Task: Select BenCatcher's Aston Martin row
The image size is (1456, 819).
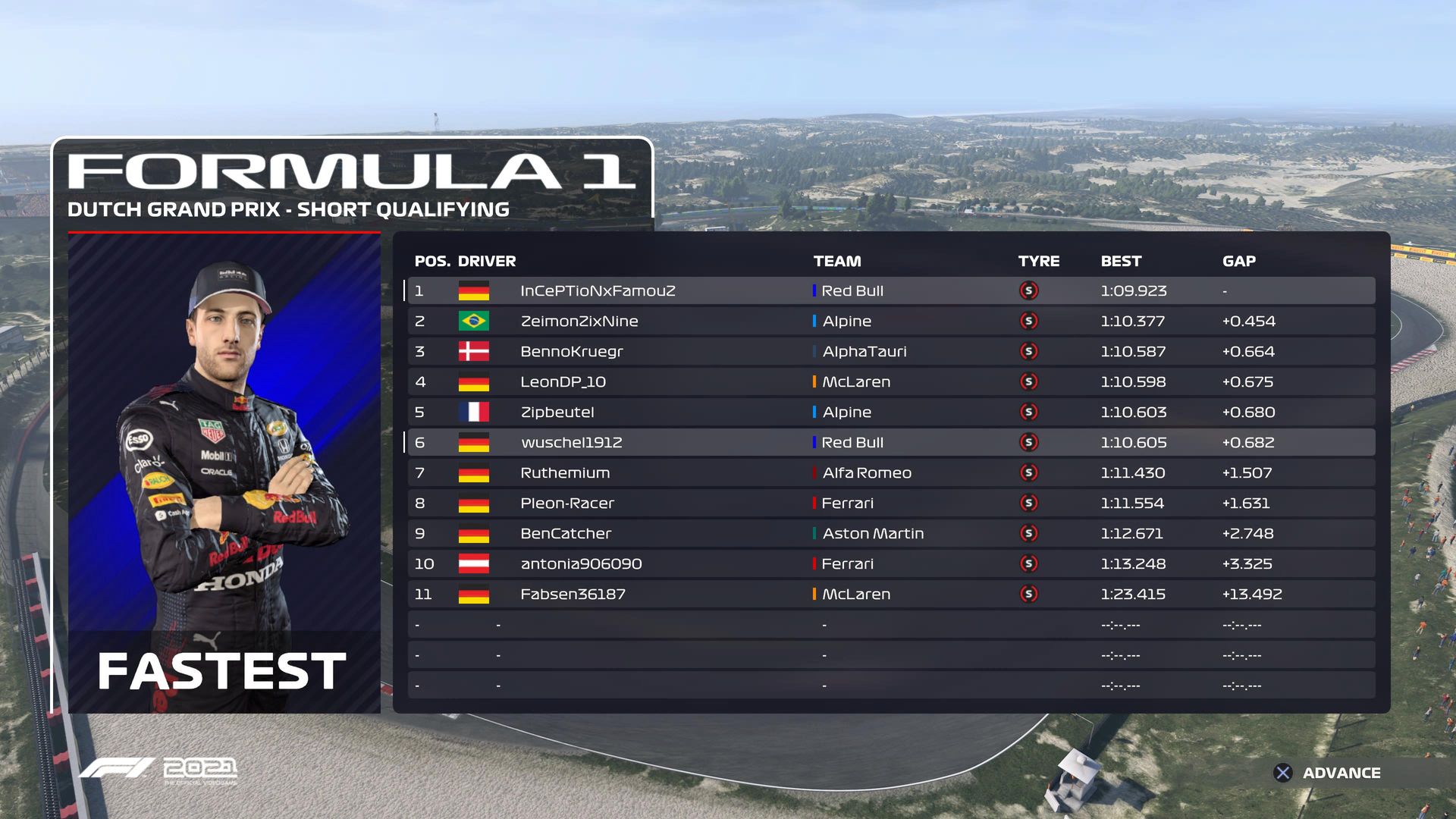Action: 890,533
